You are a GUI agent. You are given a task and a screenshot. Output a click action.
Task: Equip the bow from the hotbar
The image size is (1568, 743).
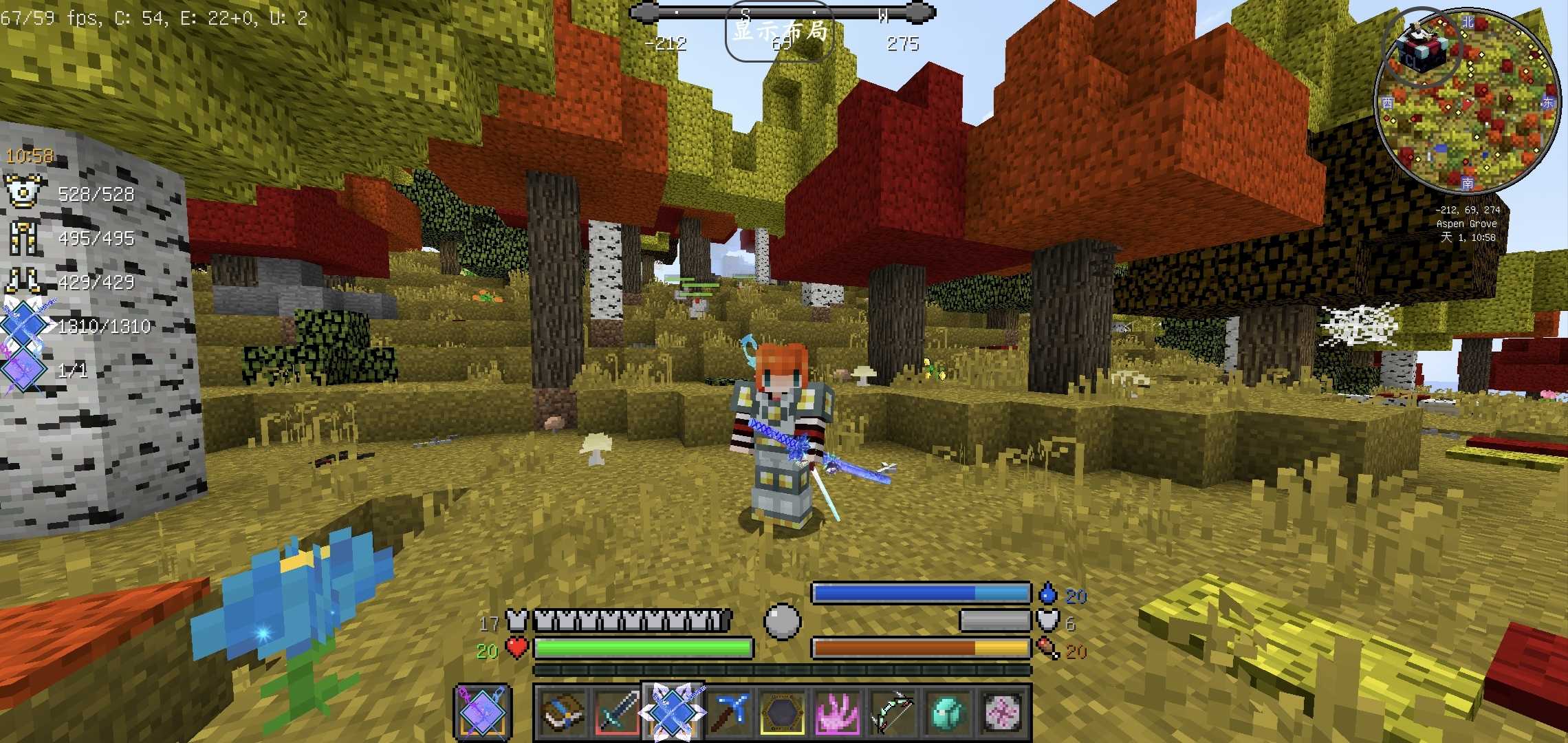[x=892, y=712]
